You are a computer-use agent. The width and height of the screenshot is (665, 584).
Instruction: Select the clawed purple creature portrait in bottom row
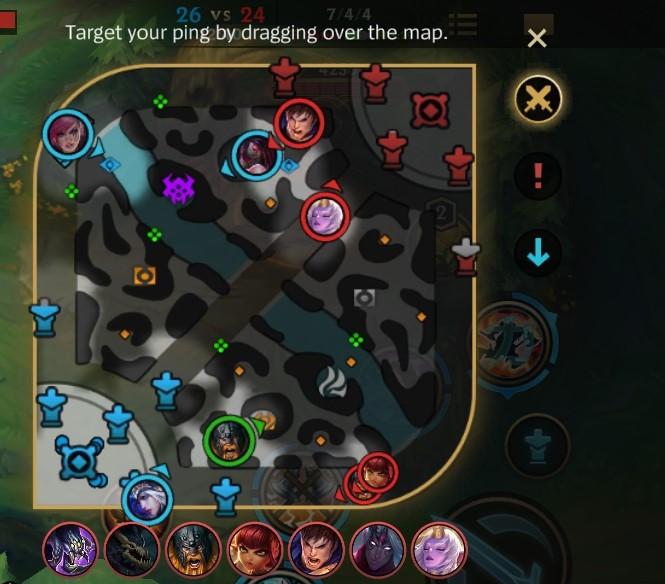click(70, 548)
